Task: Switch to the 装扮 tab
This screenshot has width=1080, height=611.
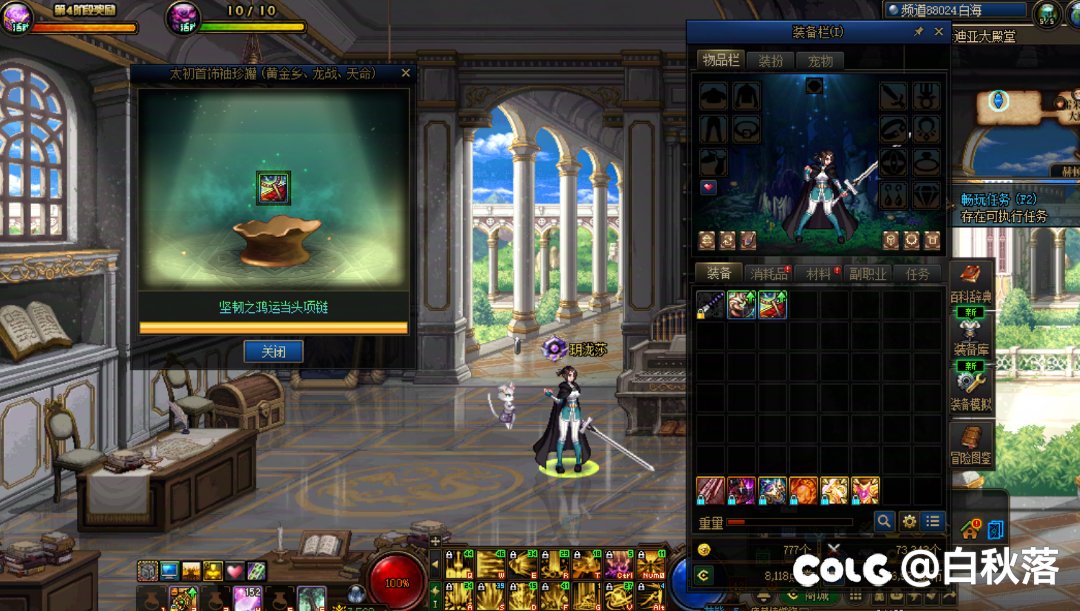Action: [x=770, y=61]
